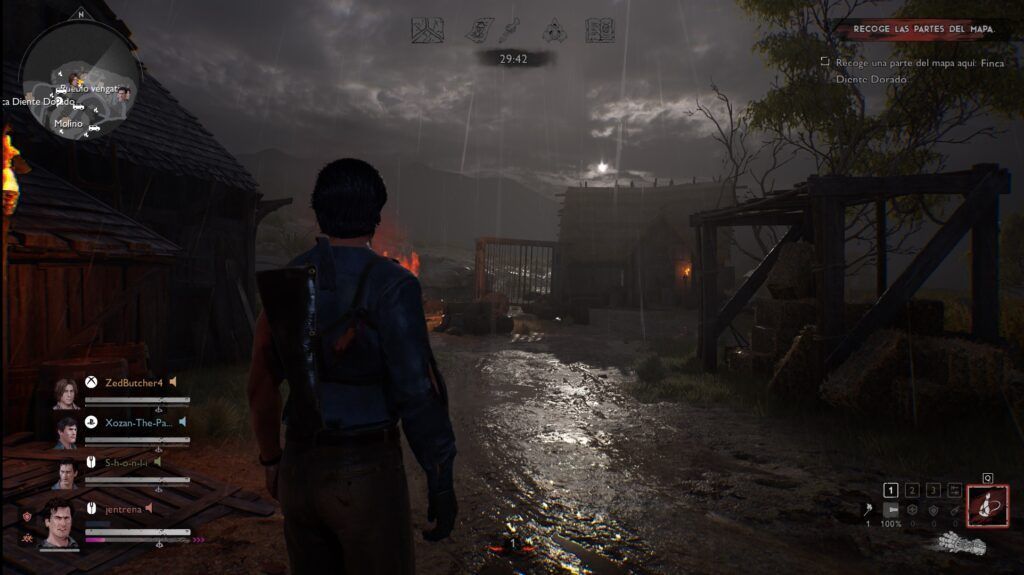Click the matchstick count icon
The image size is (1024, 575).
(x=867, y=510)
